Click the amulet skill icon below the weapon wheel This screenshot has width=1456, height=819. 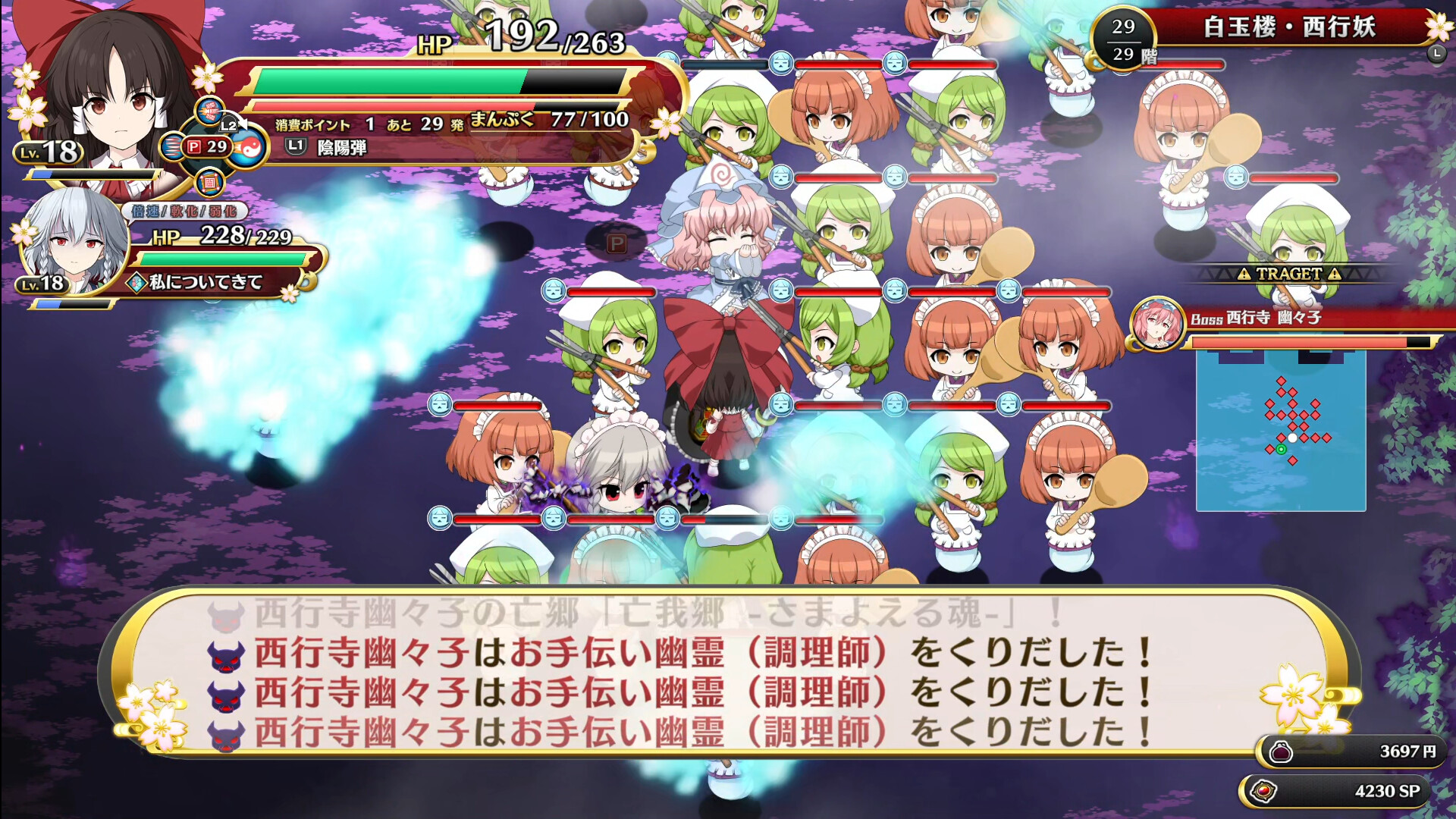209,183
